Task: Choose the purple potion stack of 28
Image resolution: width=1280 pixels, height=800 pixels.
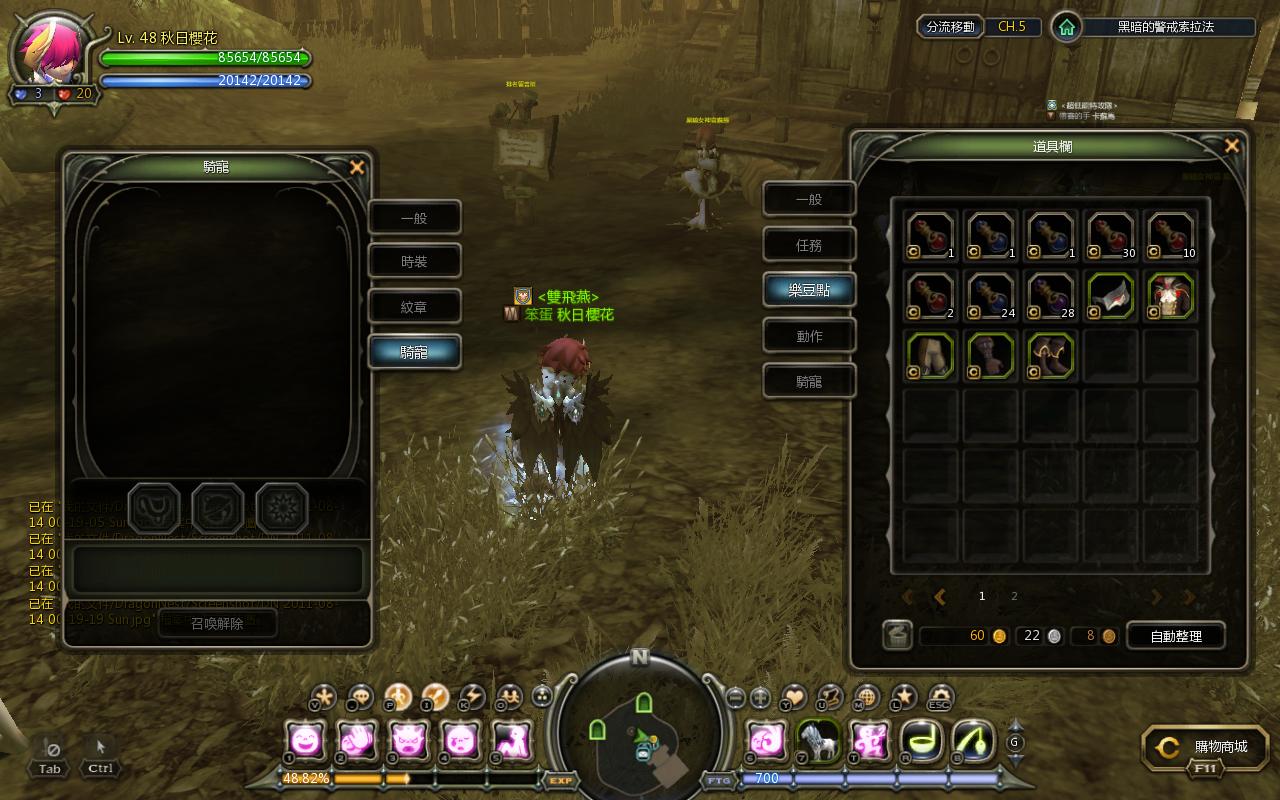Action: (1050, 296)
